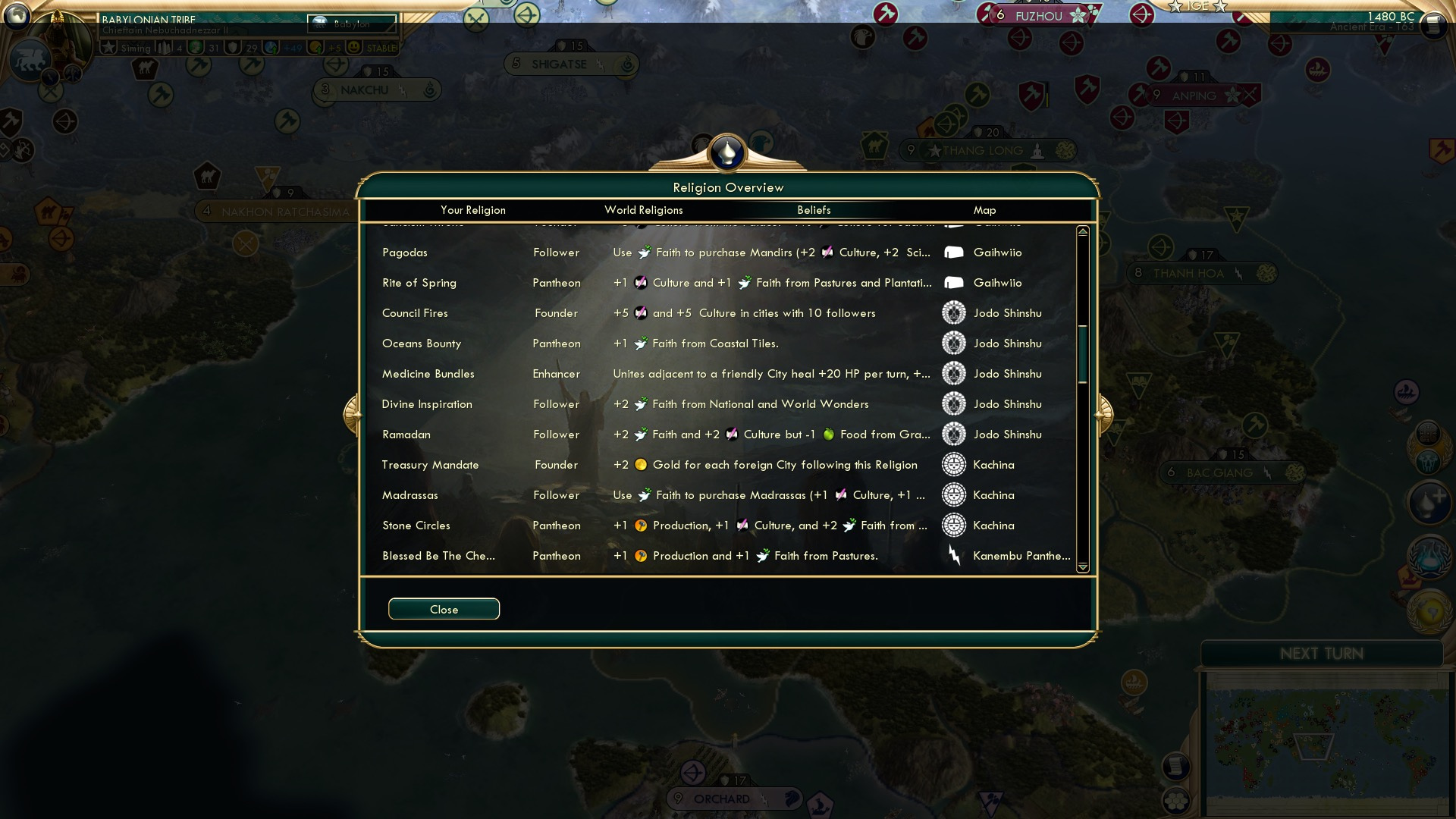Click the left ornate arrow of the Religion Overview

click(353, 413)
